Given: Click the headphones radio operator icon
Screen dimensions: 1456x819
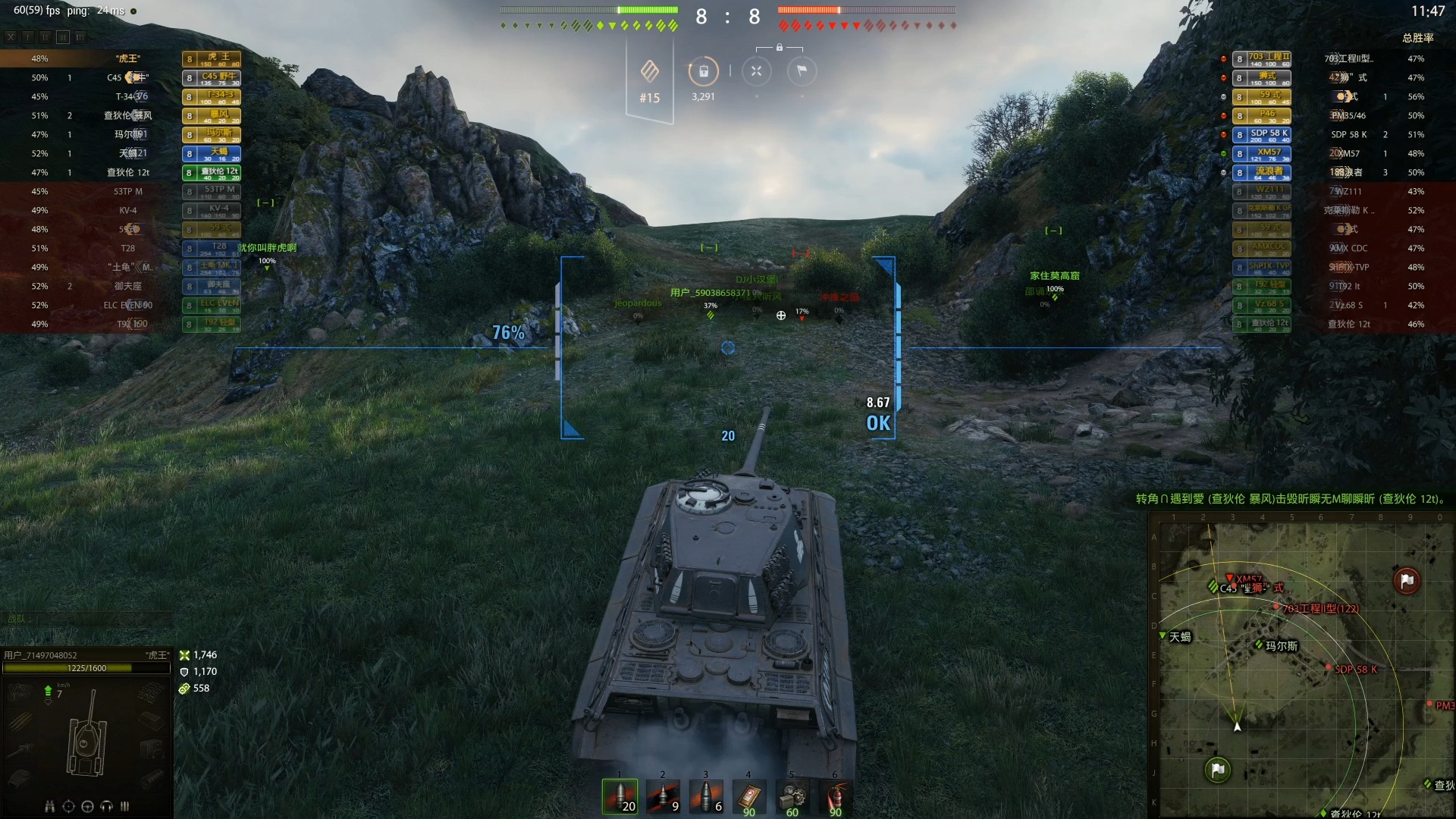Looking at the screenshot, I should [106, 806].
